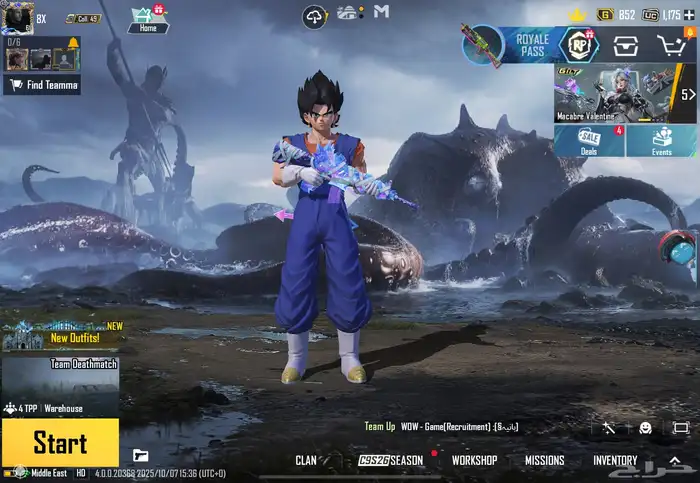Viewport: 700px width, 483px height.
Task: Open the Workshop menu
Action: click(474, 461)
